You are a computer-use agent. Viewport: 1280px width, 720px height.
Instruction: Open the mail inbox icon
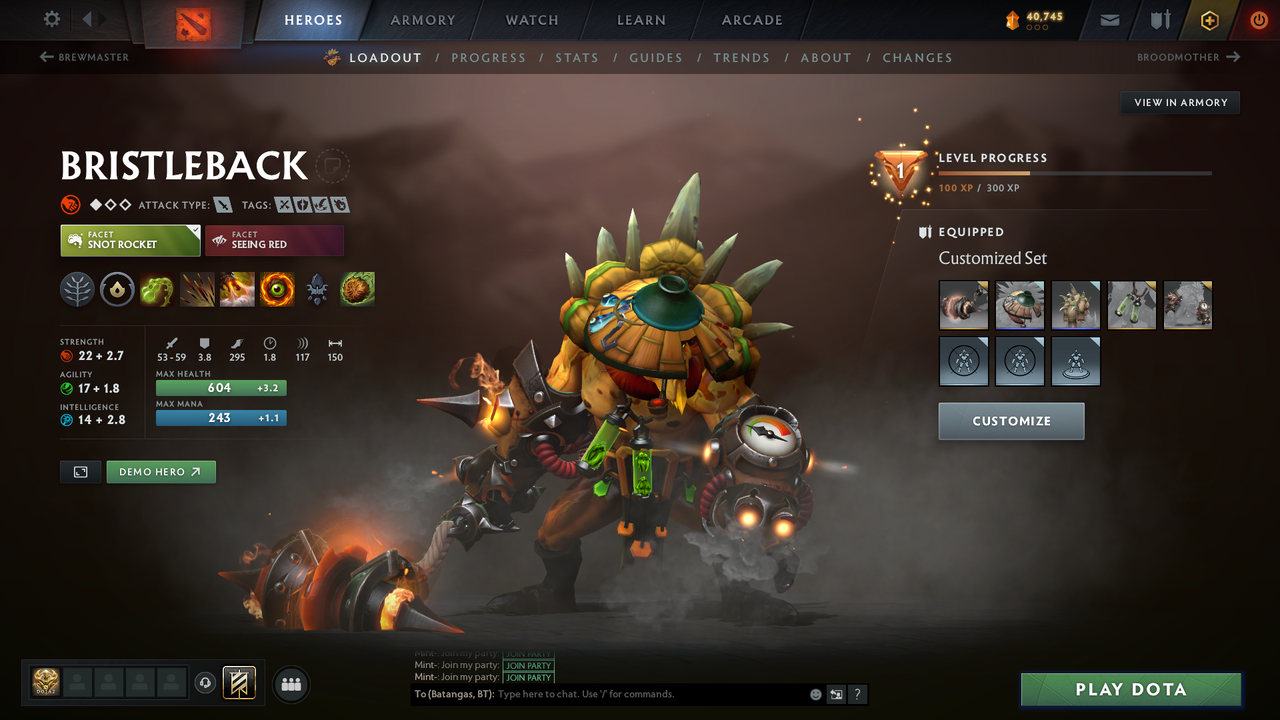point(1108,19)
